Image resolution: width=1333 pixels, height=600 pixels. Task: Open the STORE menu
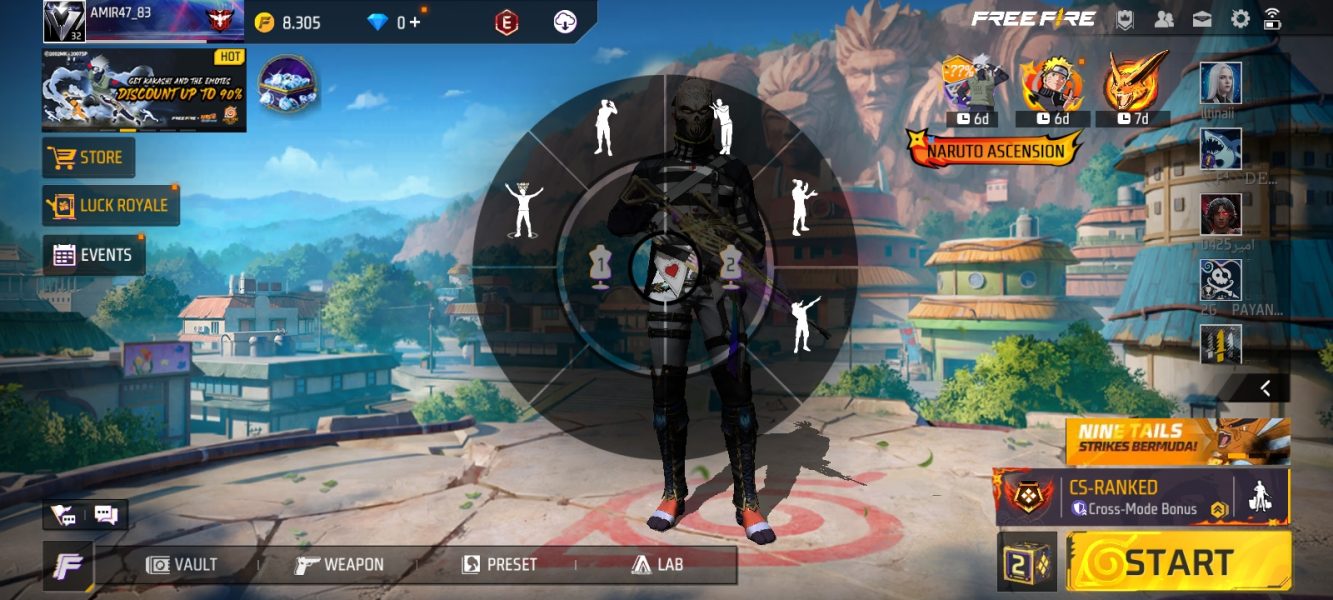89,158
